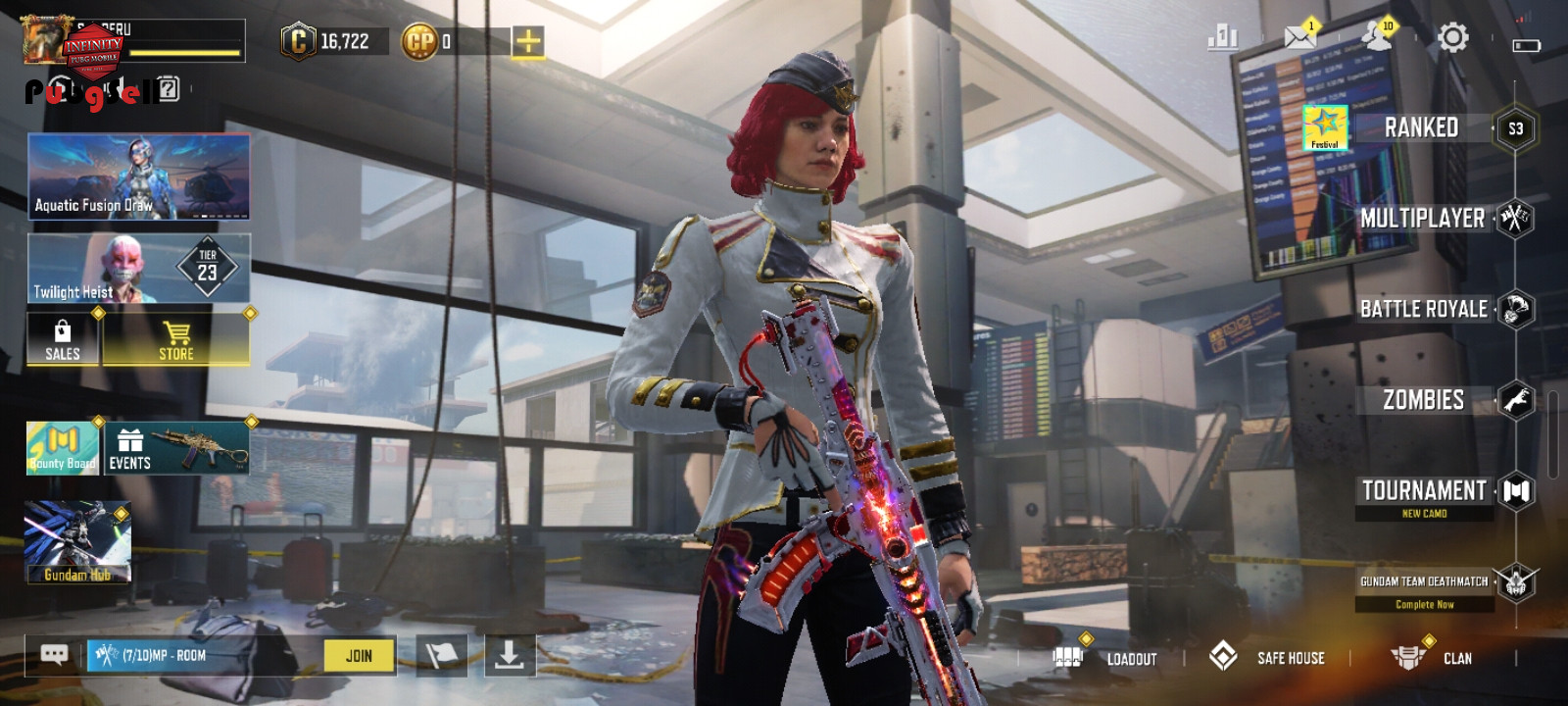Image resolution: width=1568 pixels, height=706 pixels.
Task: View the leaderboard podium icon
Action: coord(1223,38)
